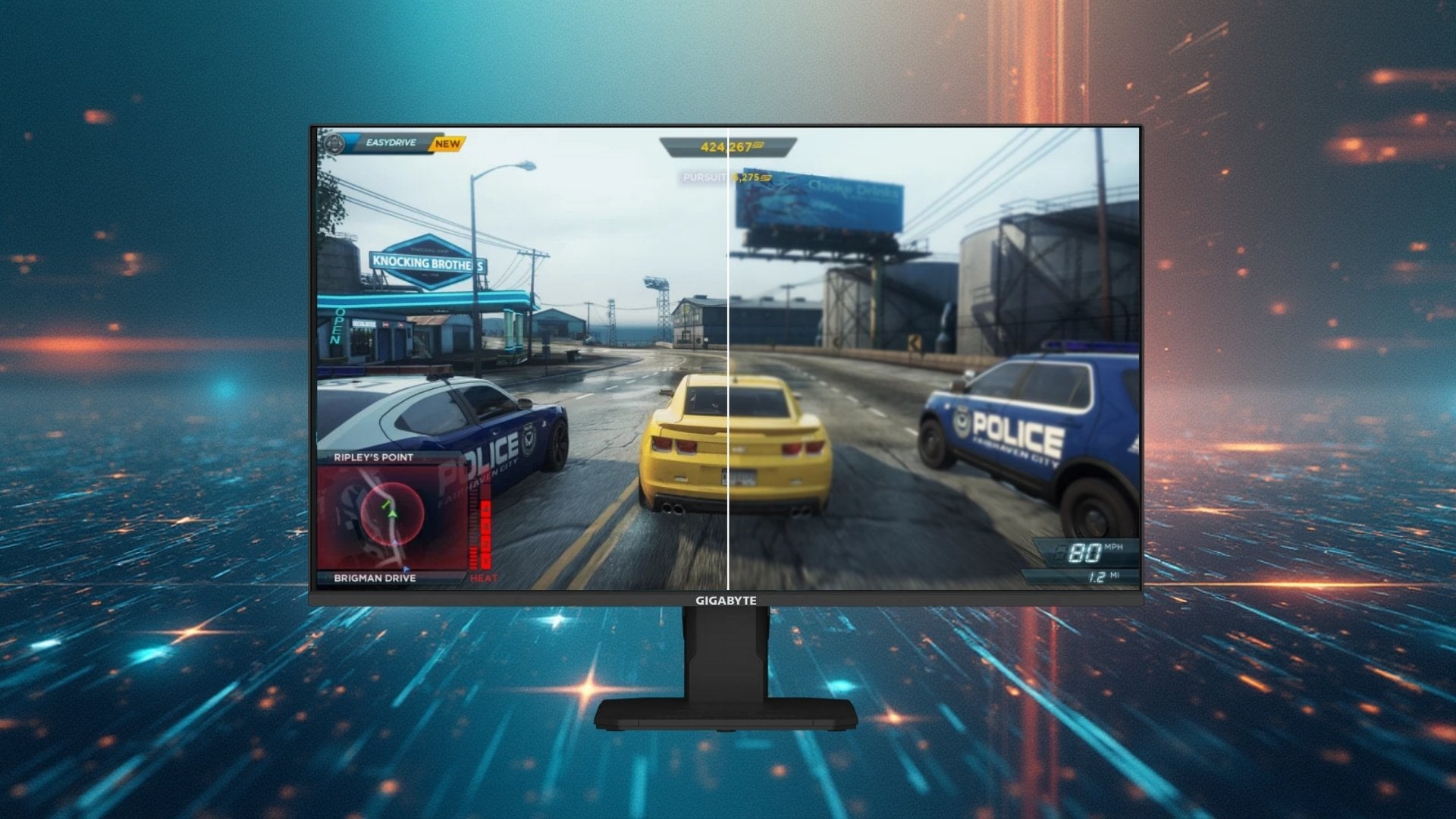Expand the Brigman Drive street banner

pyautogui.click(x=373, y=577)
